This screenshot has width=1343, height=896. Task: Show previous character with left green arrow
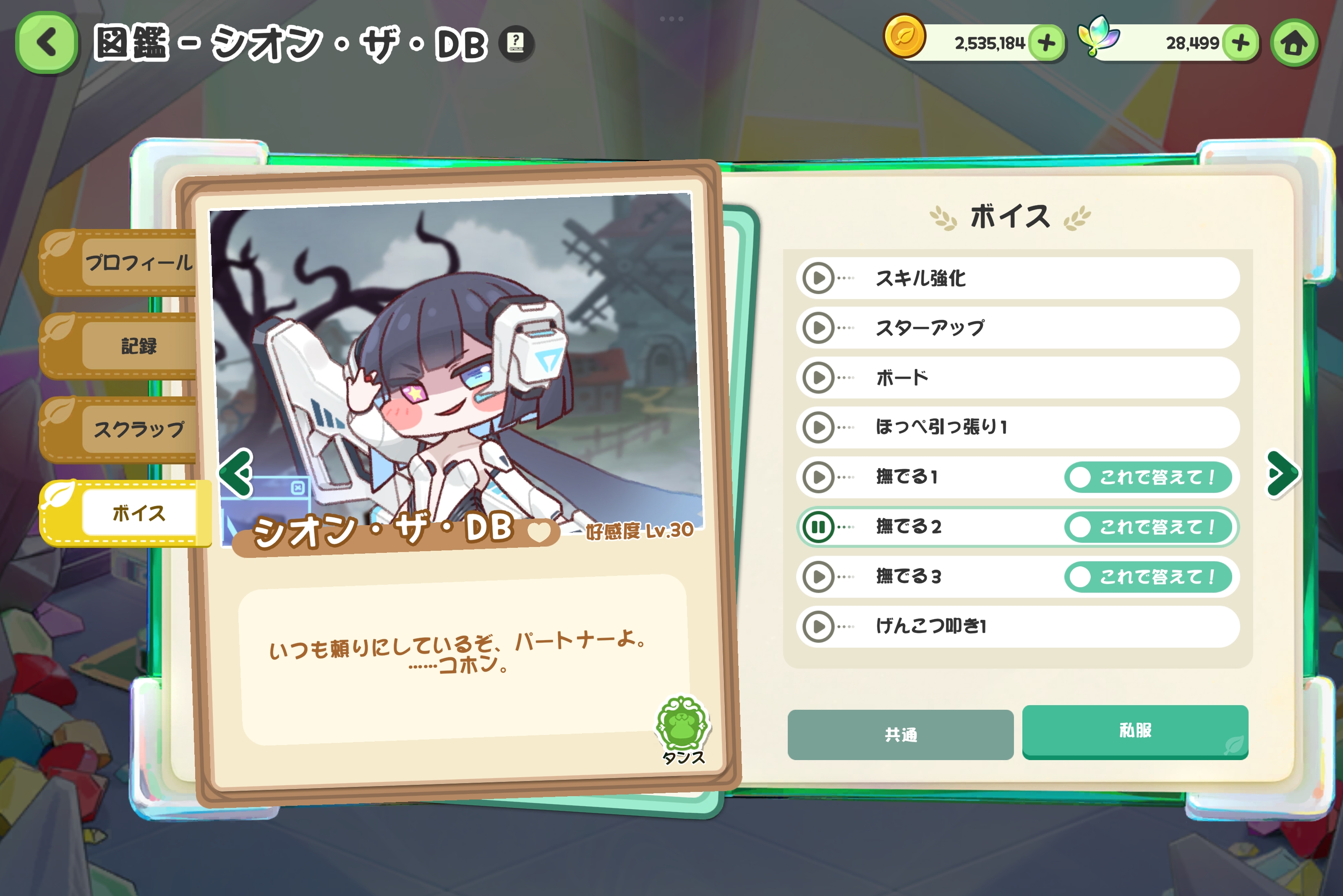(x=236, y=473)
